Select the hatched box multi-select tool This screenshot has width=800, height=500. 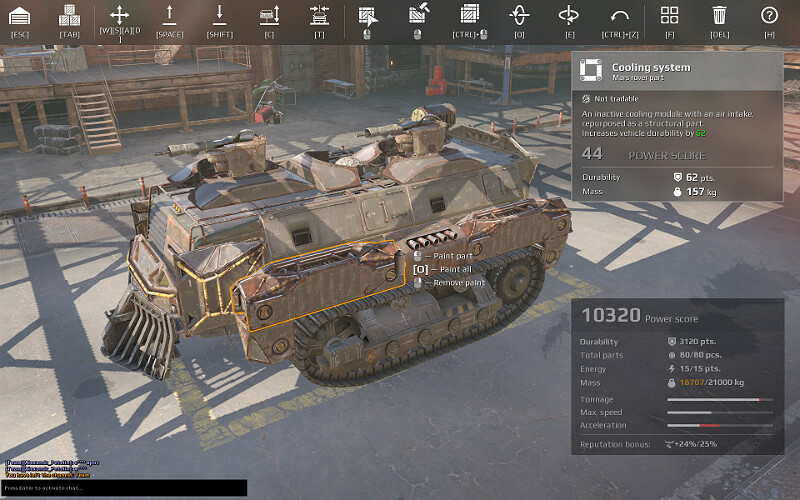[x=469, y=15]
